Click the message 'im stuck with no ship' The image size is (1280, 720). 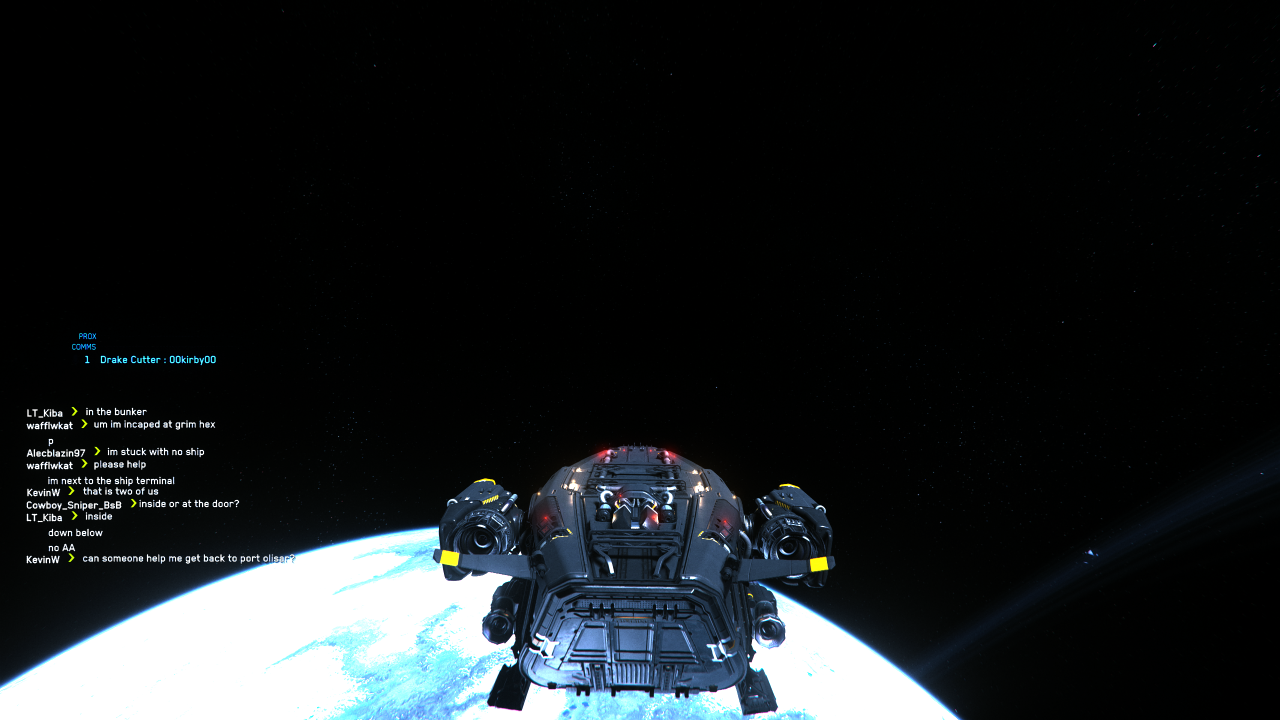coord(155,451)
